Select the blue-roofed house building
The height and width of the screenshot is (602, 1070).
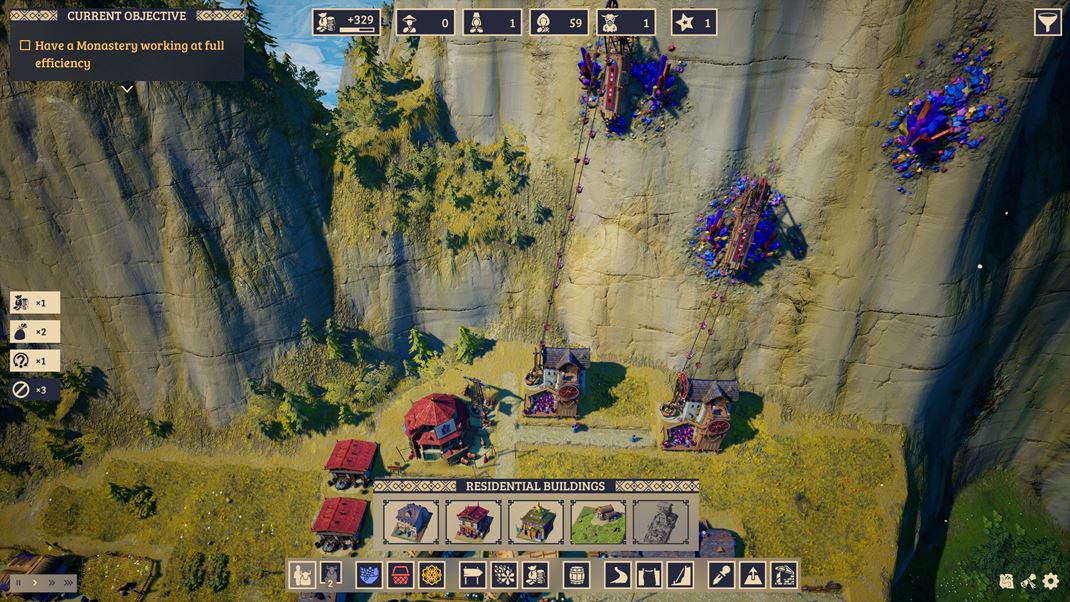pyautogui.click(x=411, y=522)
